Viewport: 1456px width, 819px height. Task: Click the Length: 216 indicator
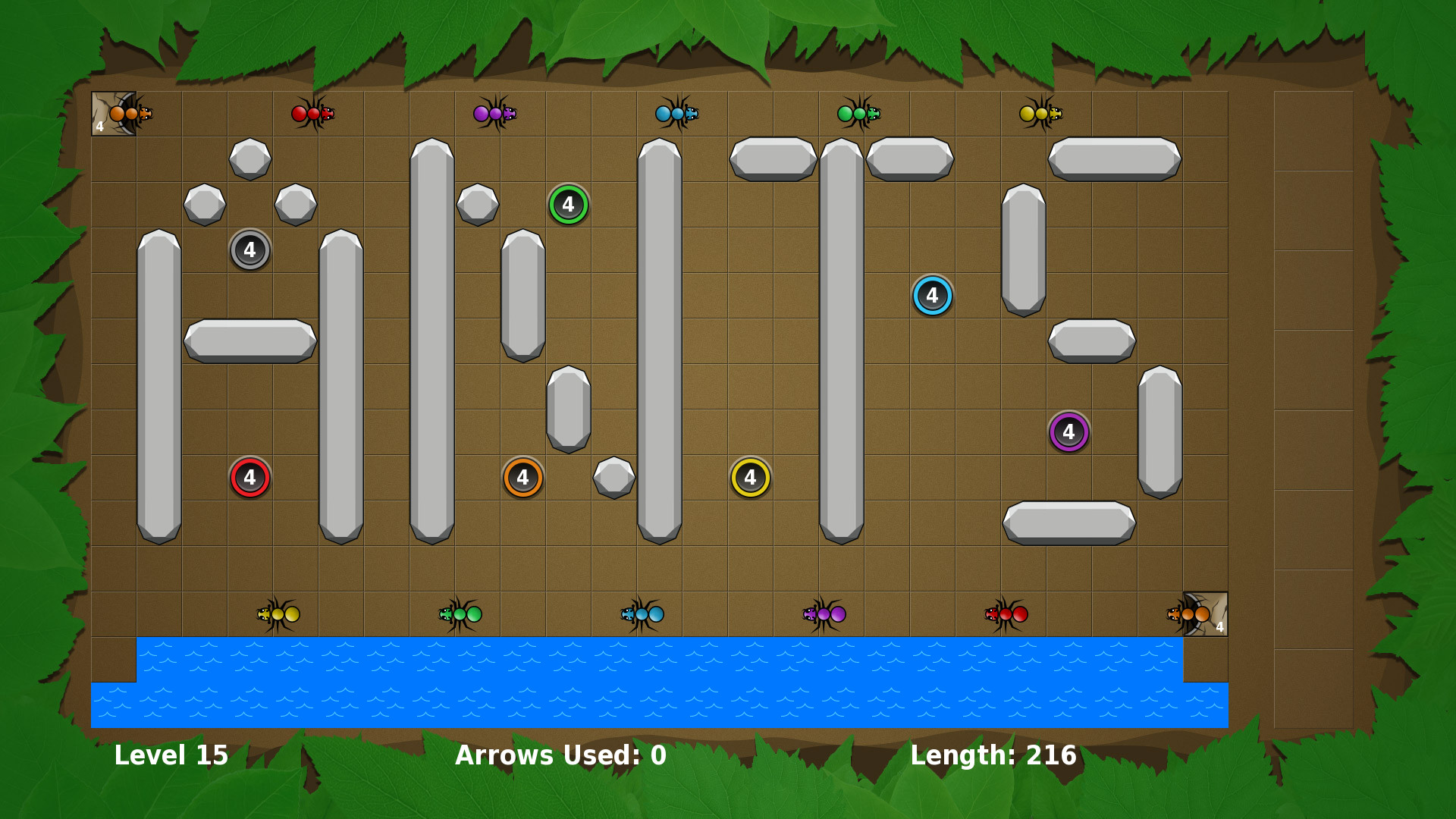tap(993, 755)
